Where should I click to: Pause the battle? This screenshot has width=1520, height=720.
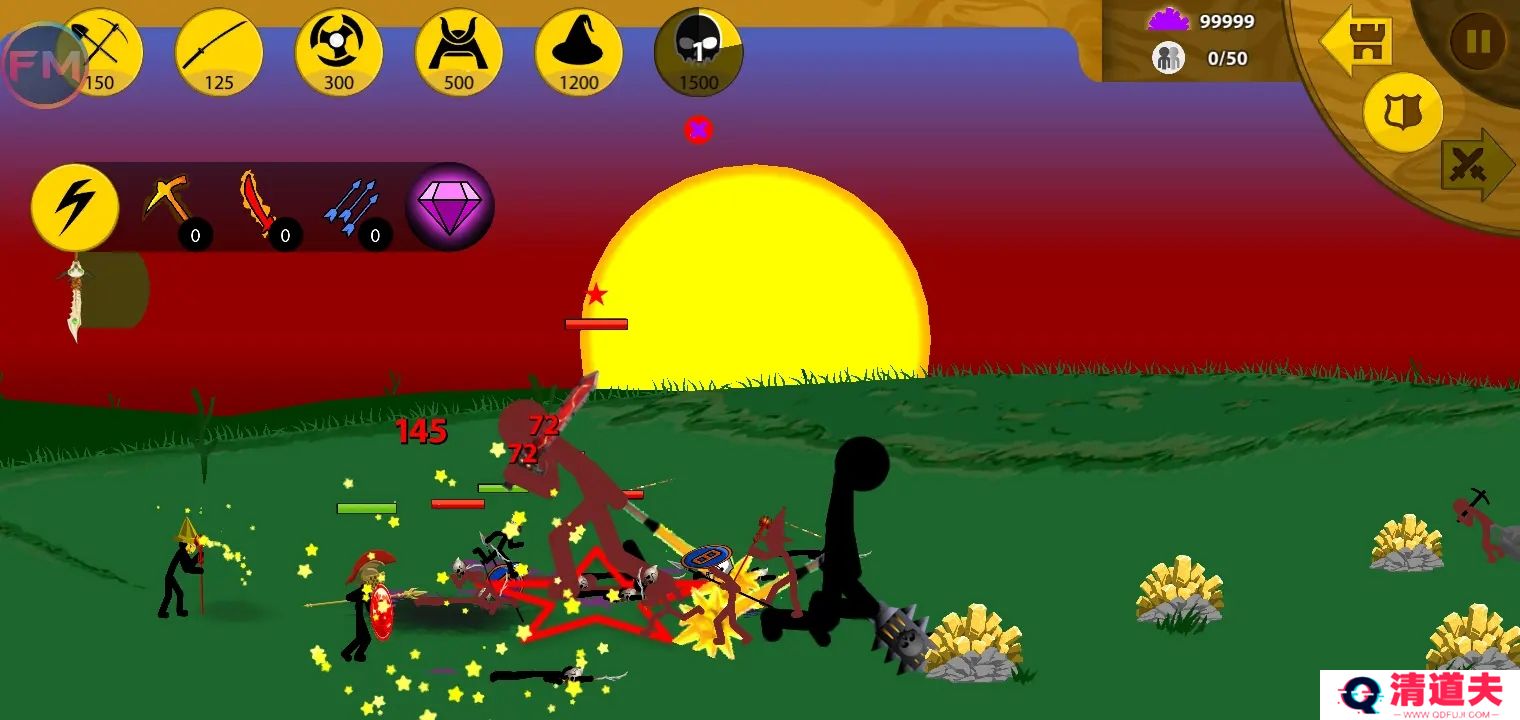click(1477, 41)
